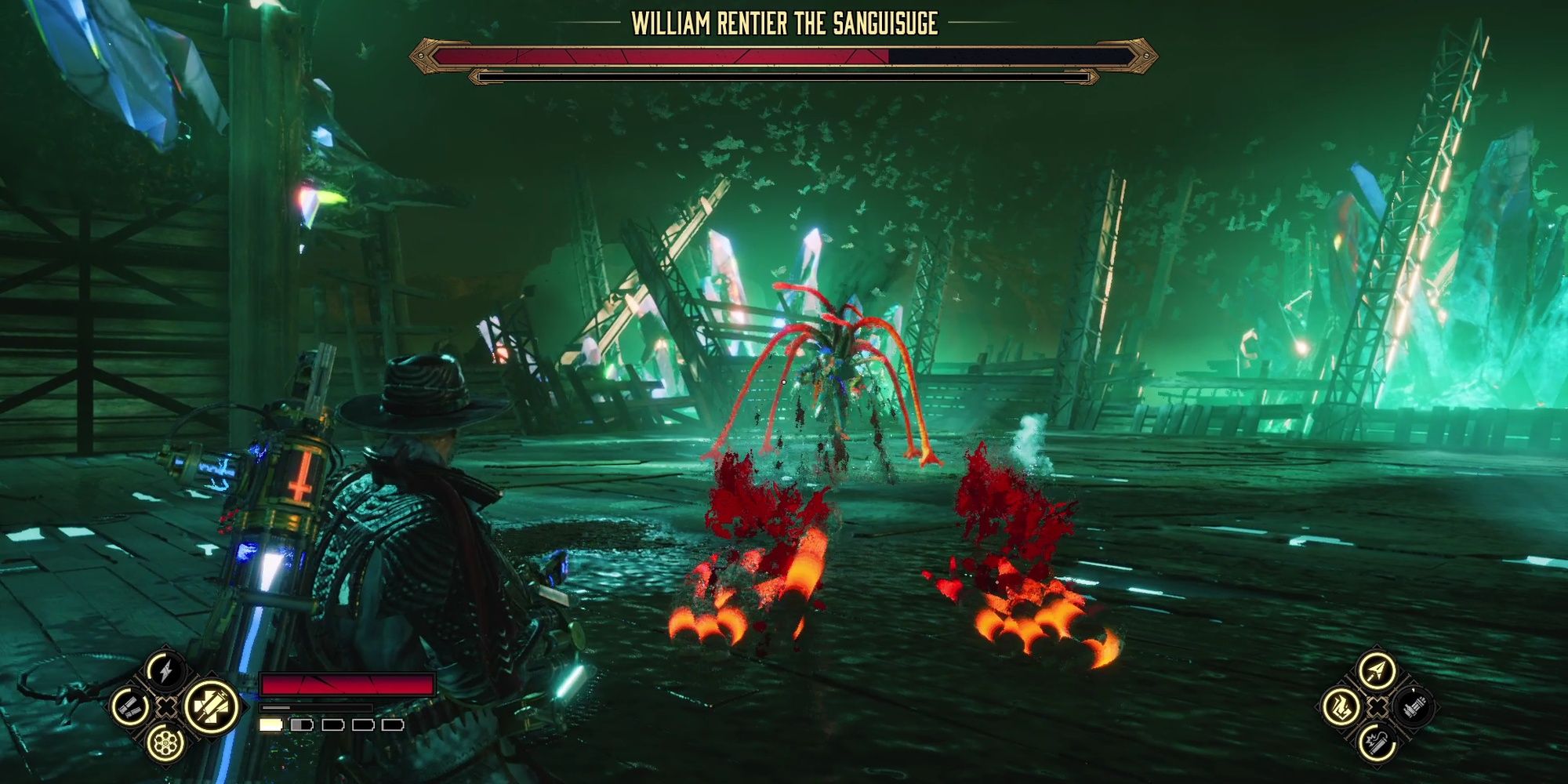1568x784 pixels.
Task: Click the cross hub between the weapon icons
Action: point(1377,708)
